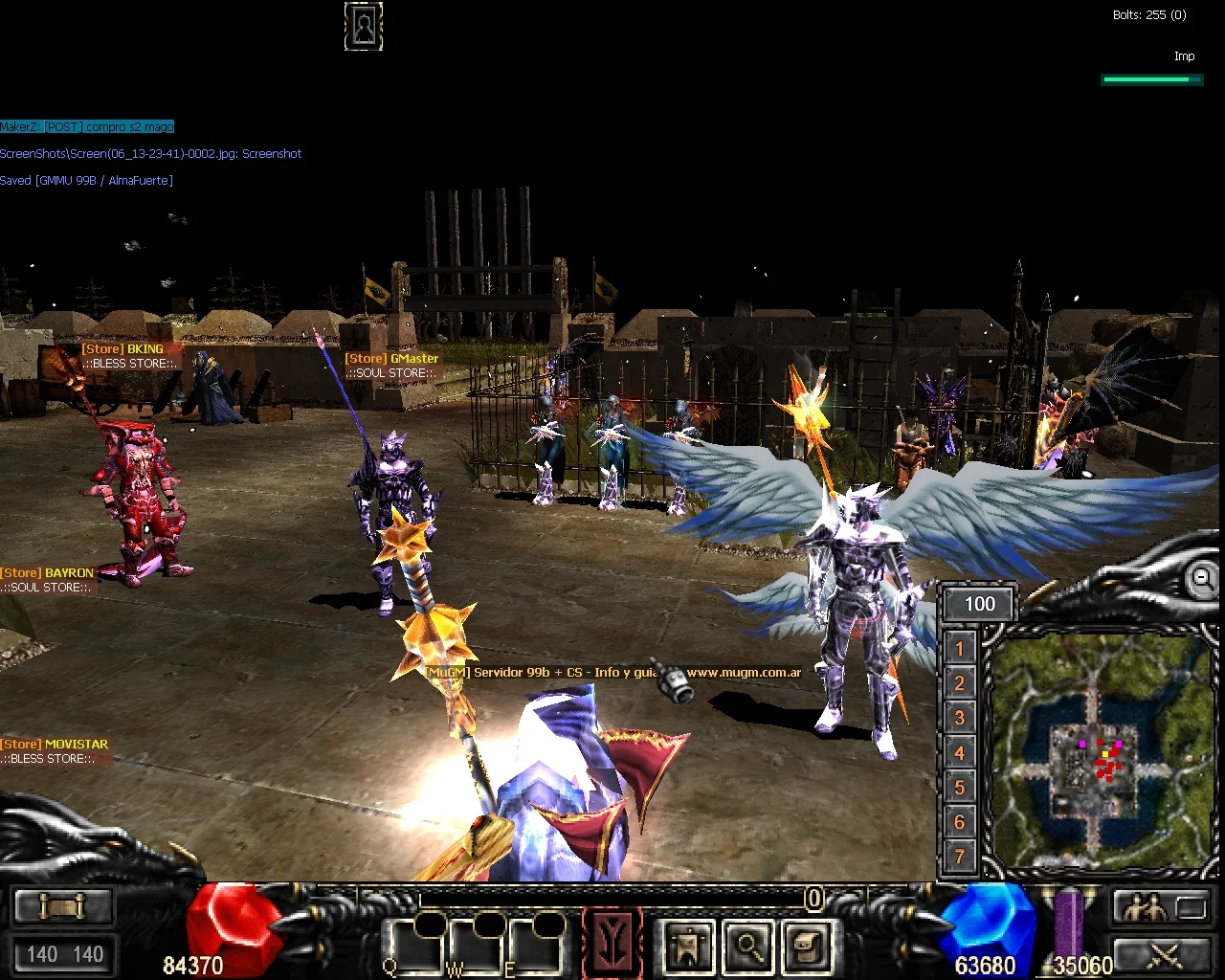Open the scroll button in the bottom bar

click(x=63, y=905)
